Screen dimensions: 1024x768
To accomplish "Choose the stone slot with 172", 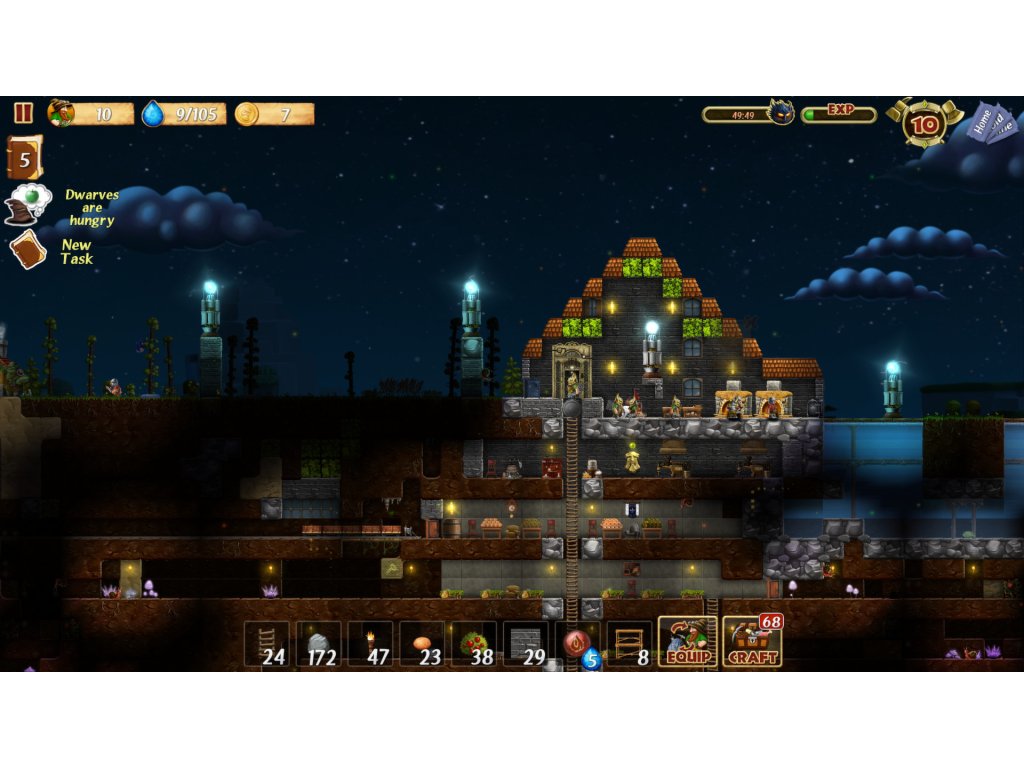I will 319,644.
